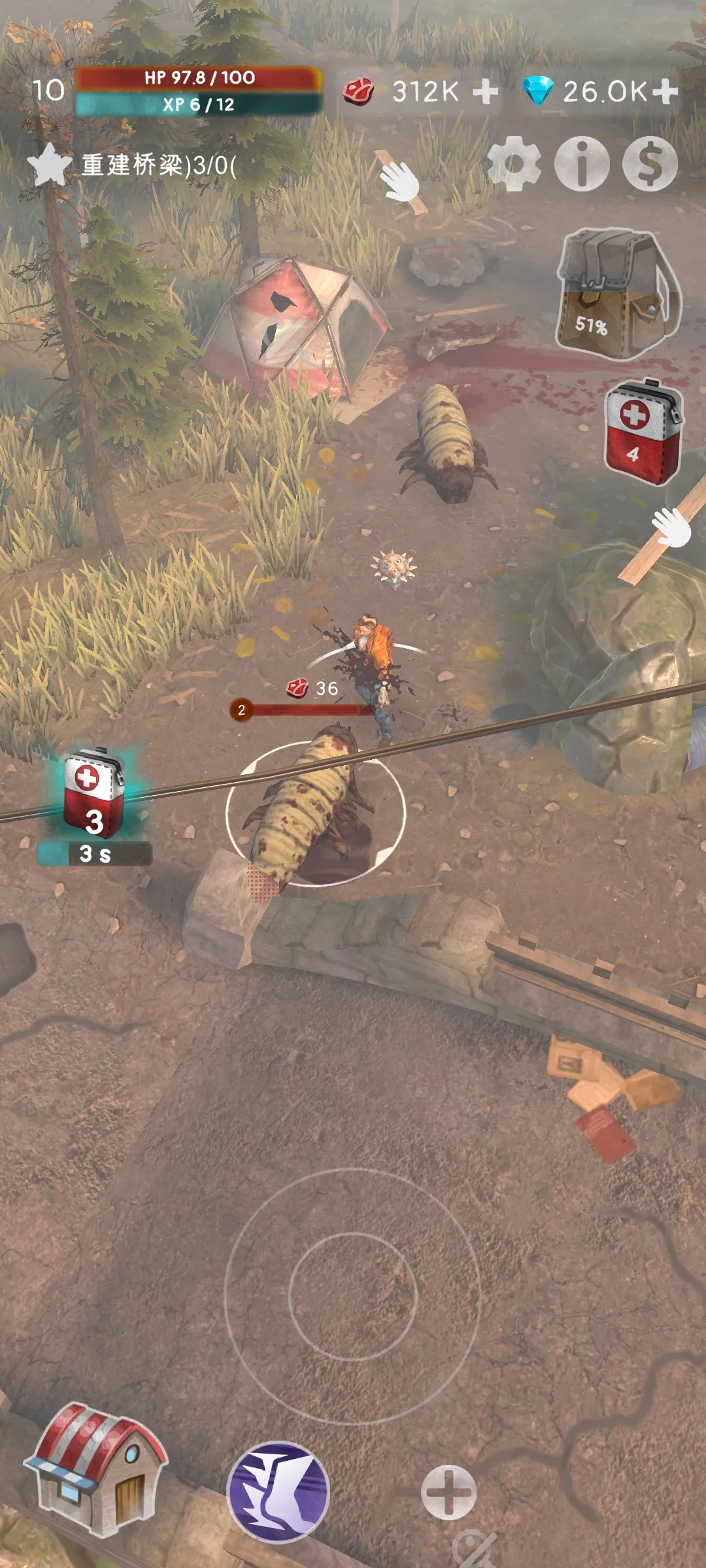Open the settings gear menu
The image size is (706, 1568).
(514, 163)
